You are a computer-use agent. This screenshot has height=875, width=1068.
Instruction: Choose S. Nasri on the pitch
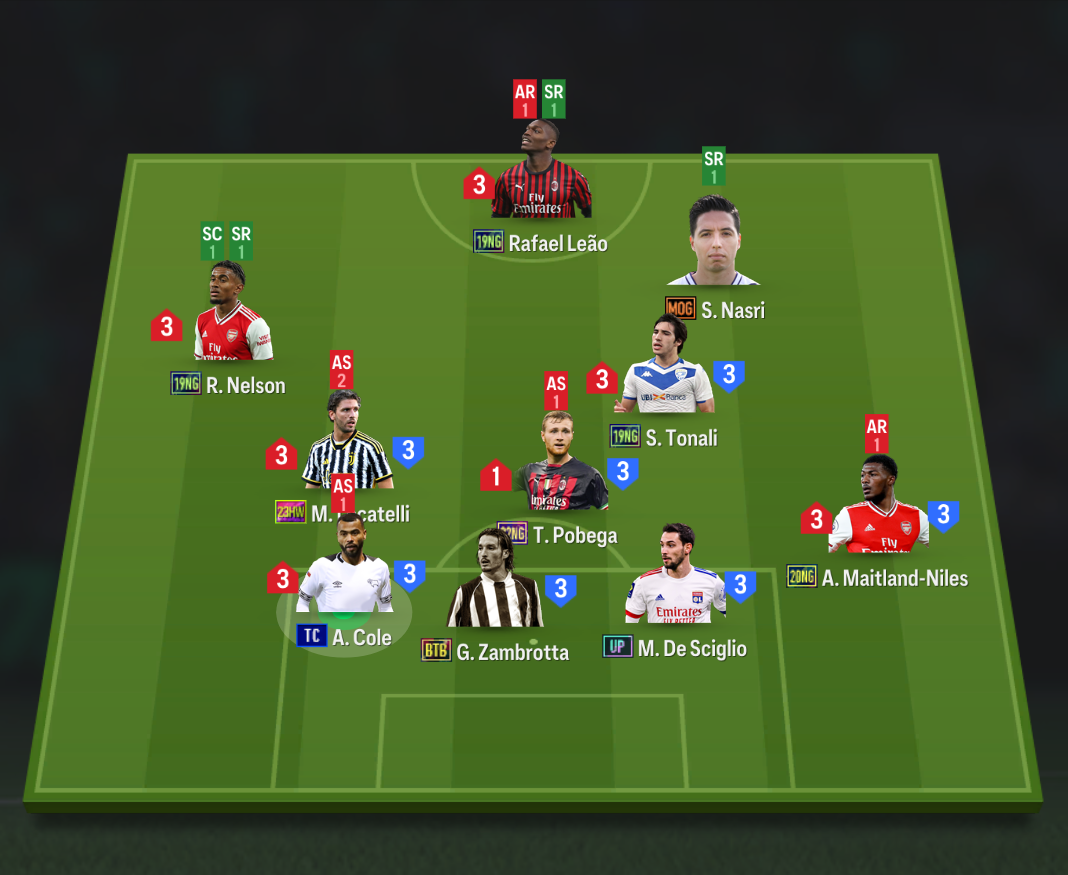point(714,243)
